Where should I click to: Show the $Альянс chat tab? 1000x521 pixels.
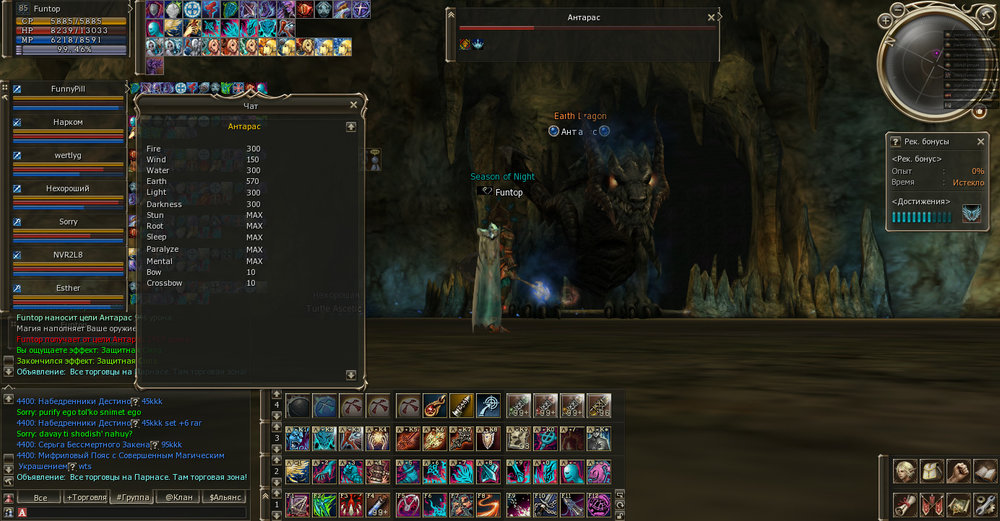coord(224,497)
